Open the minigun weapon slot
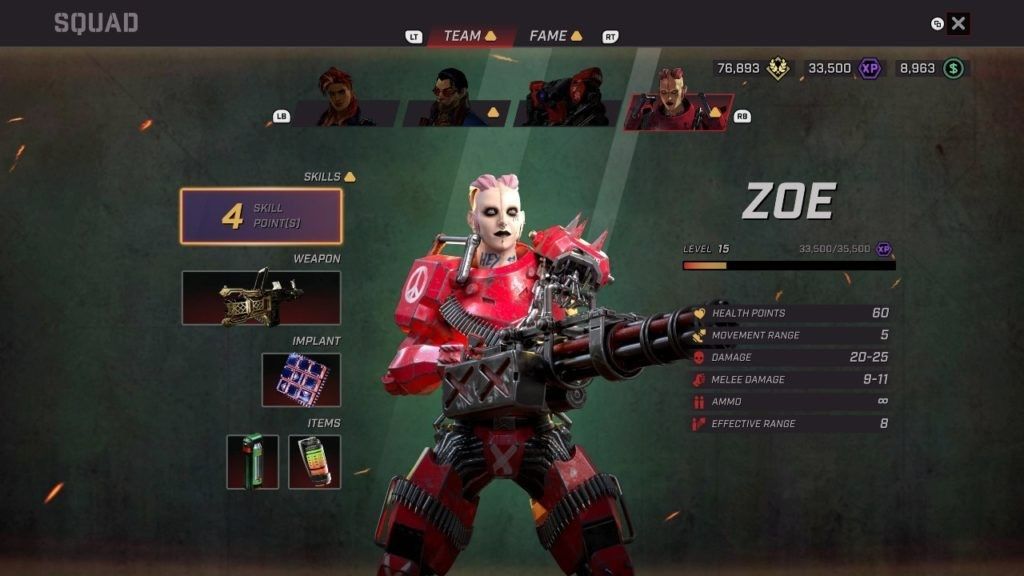 point(261,298)
